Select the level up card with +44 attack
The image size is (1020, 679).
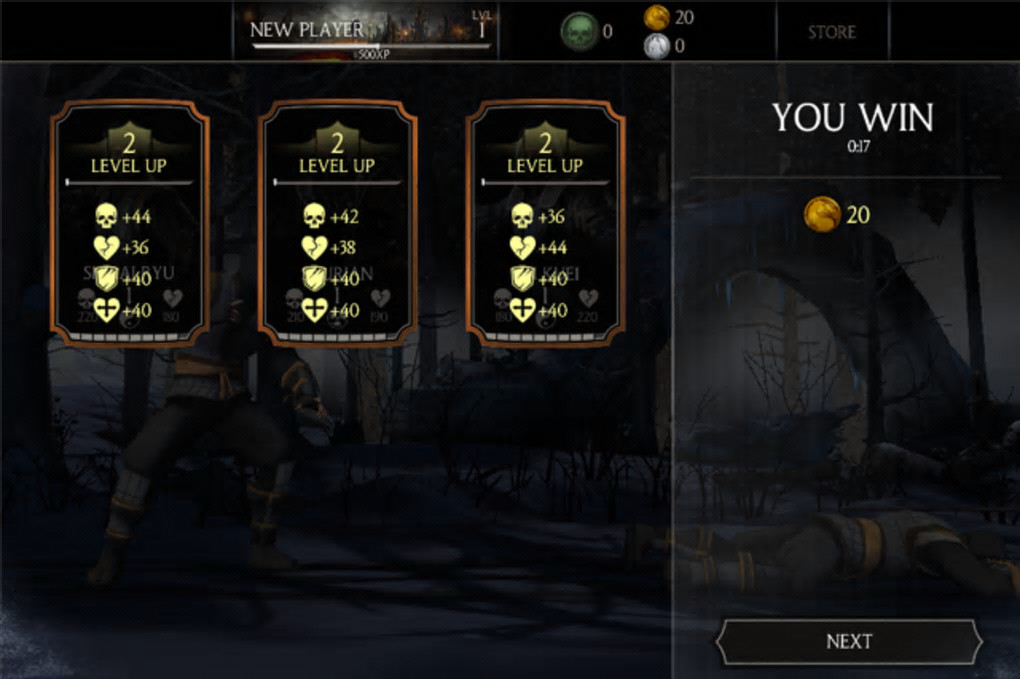[129, 222]
